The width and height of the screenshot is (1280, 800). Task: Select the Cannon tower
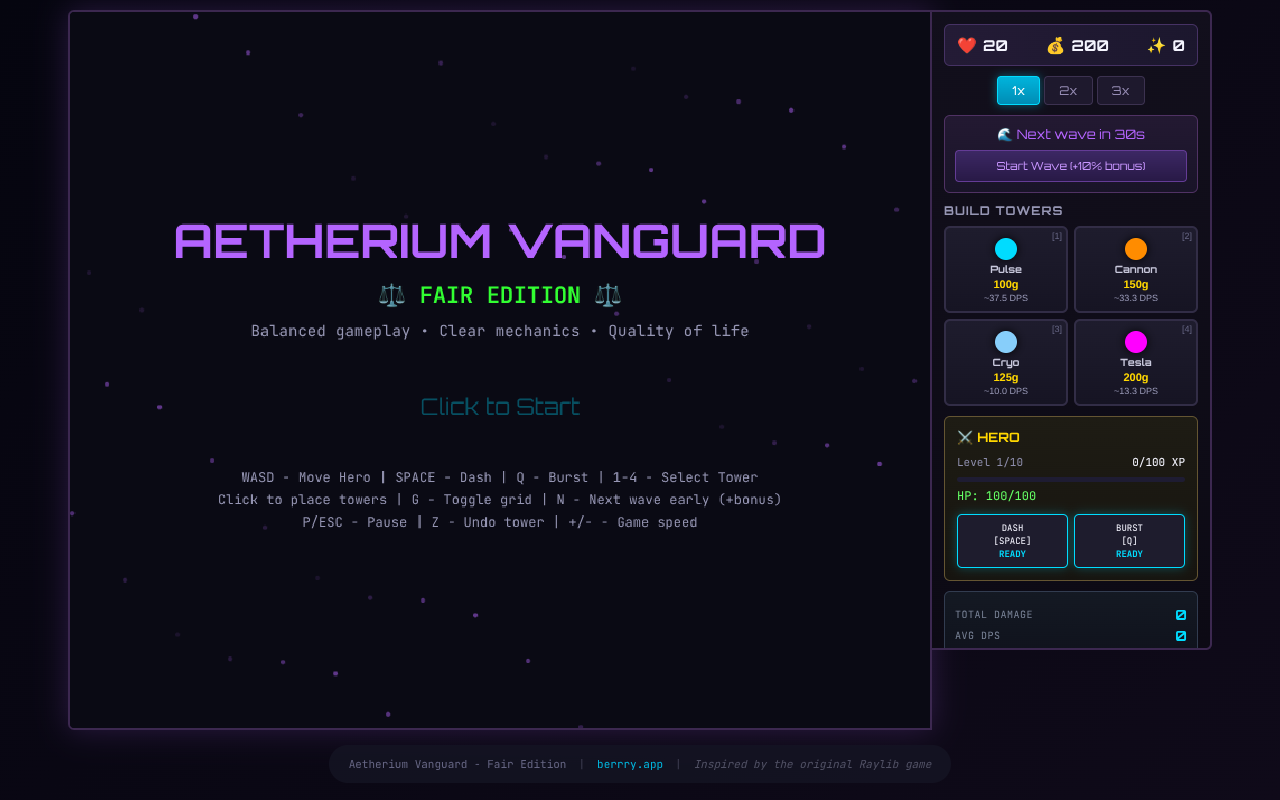click(x=1135, y=269)
